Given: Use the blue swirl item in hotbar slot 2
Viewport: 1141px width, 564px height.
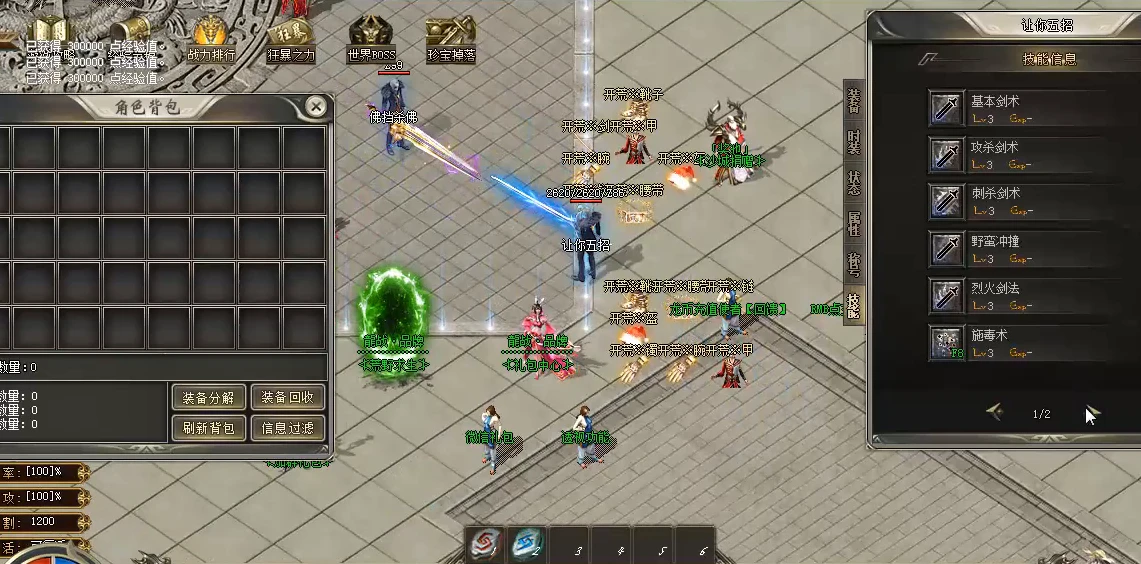Looking at the screenshot, I should 527,544.
